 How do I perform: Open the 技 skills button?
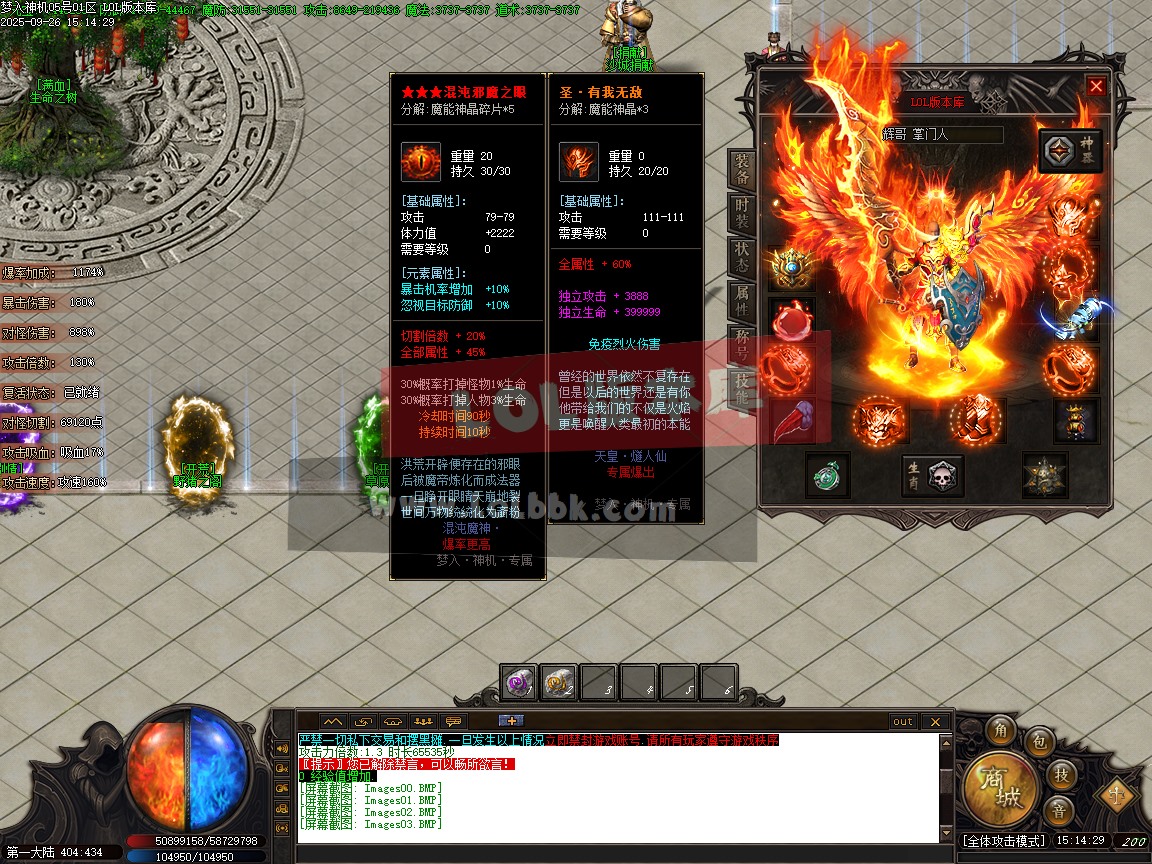pyautogui.click(x=1062, y=775)
